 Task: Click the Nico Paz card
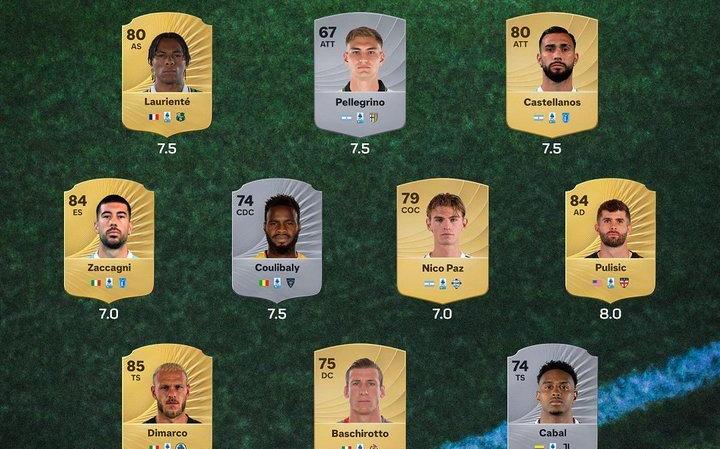pos(443,239)
